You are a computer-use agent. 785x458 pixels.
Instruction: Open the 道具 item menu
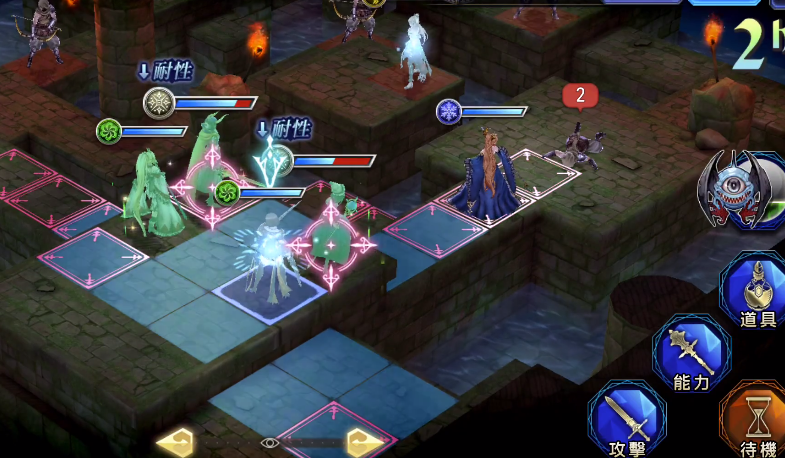756,291
